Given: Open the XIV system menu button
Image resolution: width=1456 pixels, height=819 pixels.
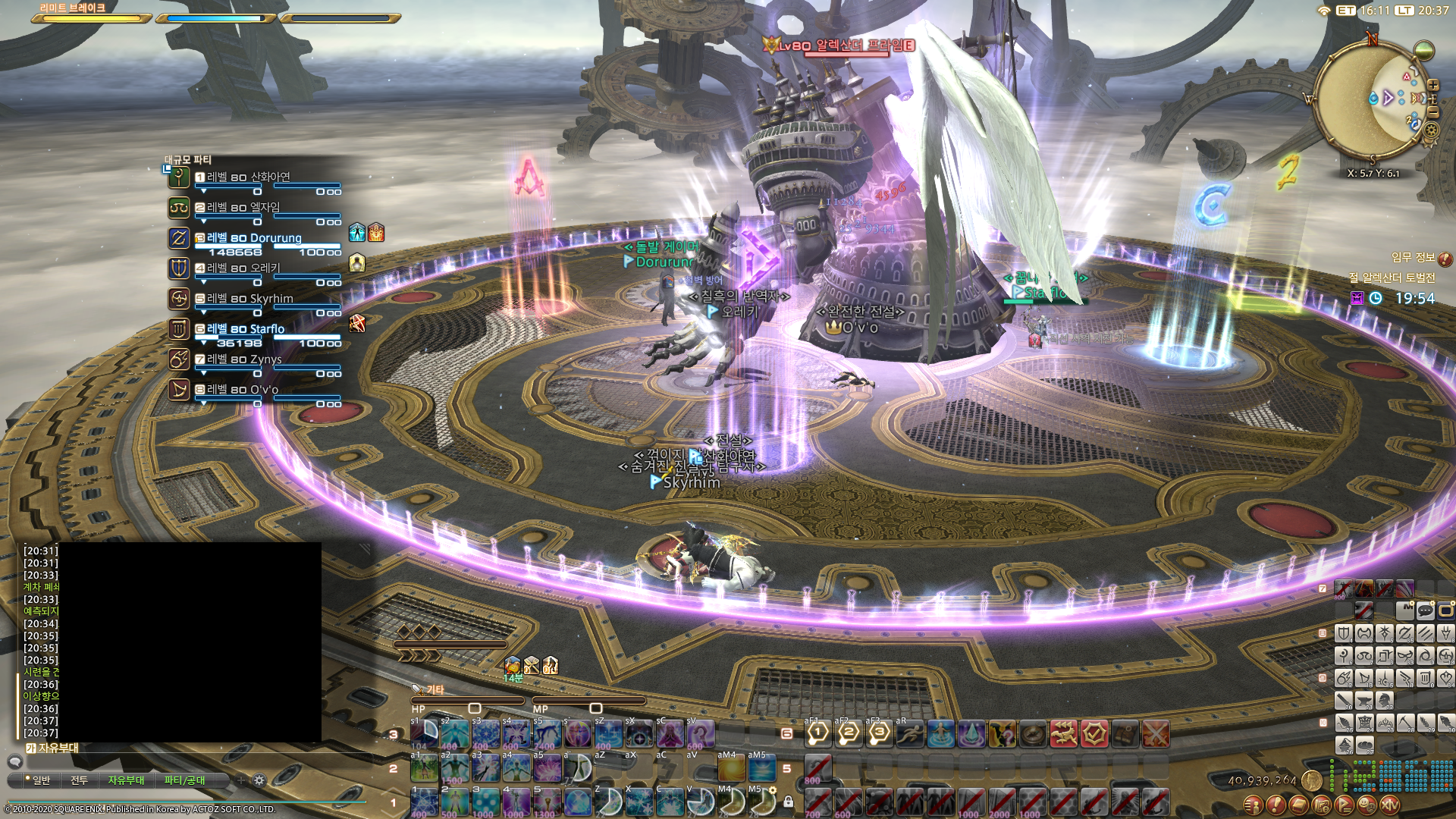Looking at the screenshot, I should tap(1390, 805).
